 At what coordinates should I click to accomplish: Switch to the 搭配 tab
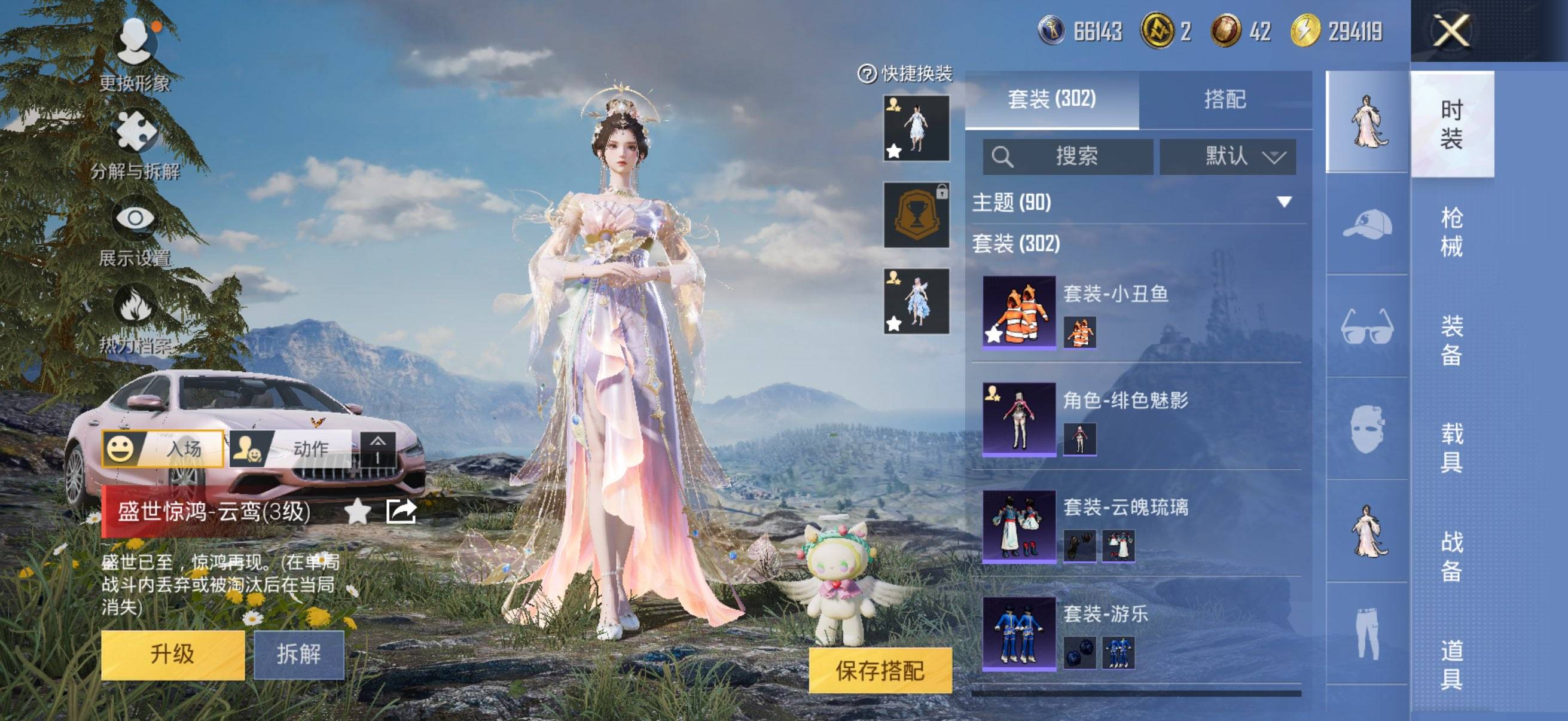tap(1225, 99)
